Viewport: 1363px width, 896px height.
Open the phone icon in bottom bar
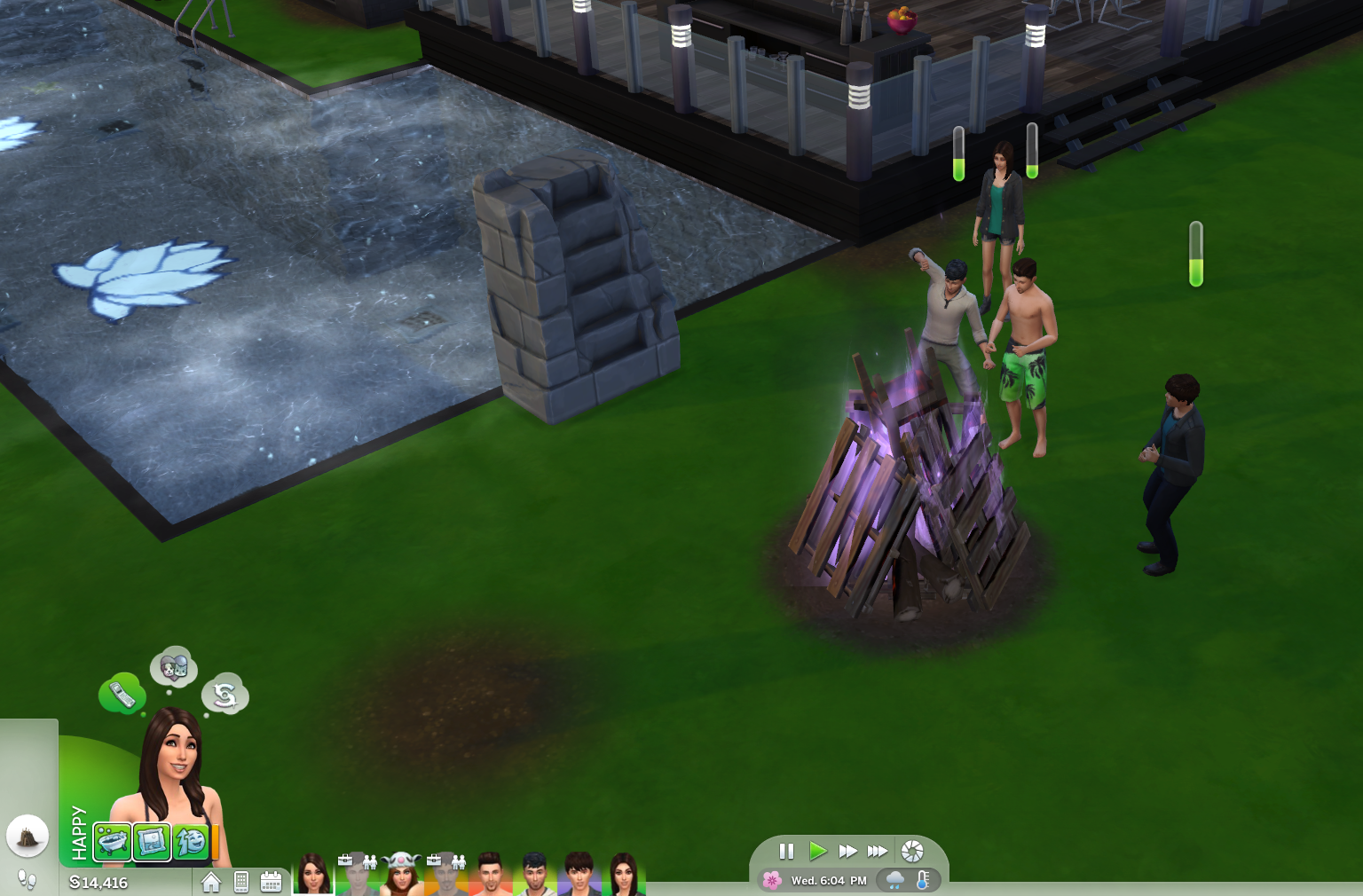click(x=241, y=882)
